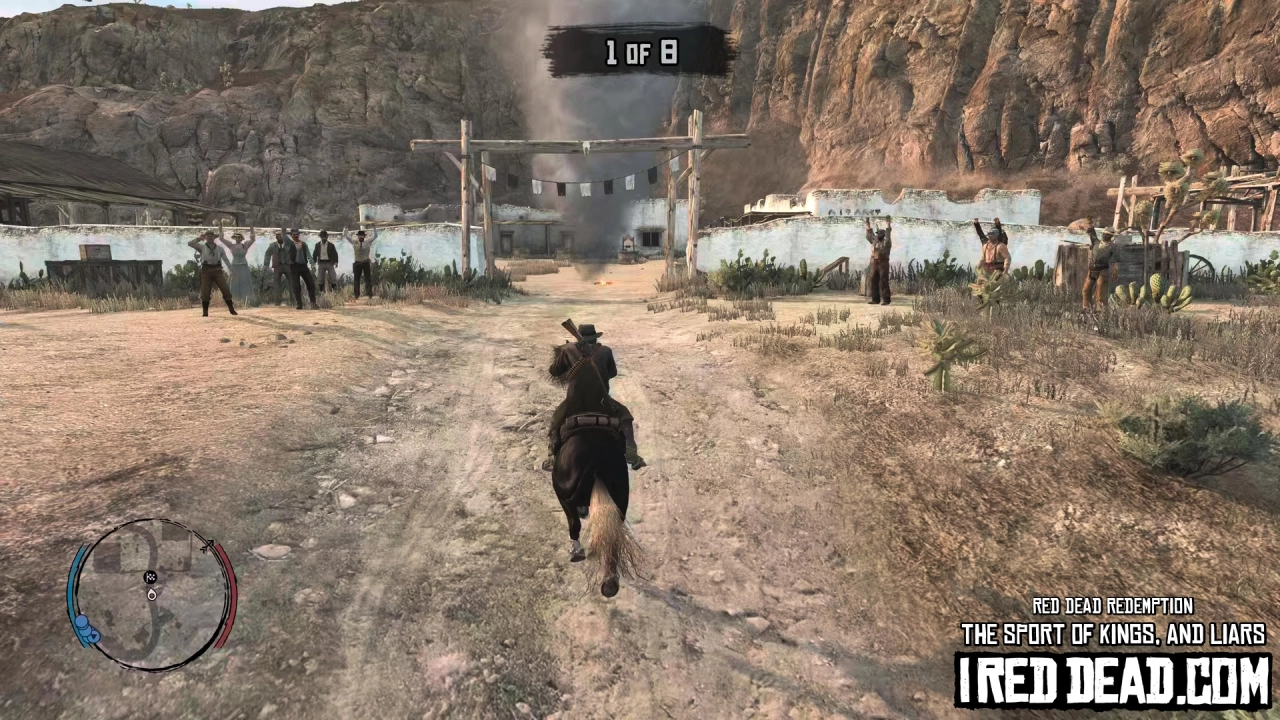Viewport: 1280px width, 720px height.
Task: Click the small blue arrow inside the dot cluster
Action: coord(95,636)
